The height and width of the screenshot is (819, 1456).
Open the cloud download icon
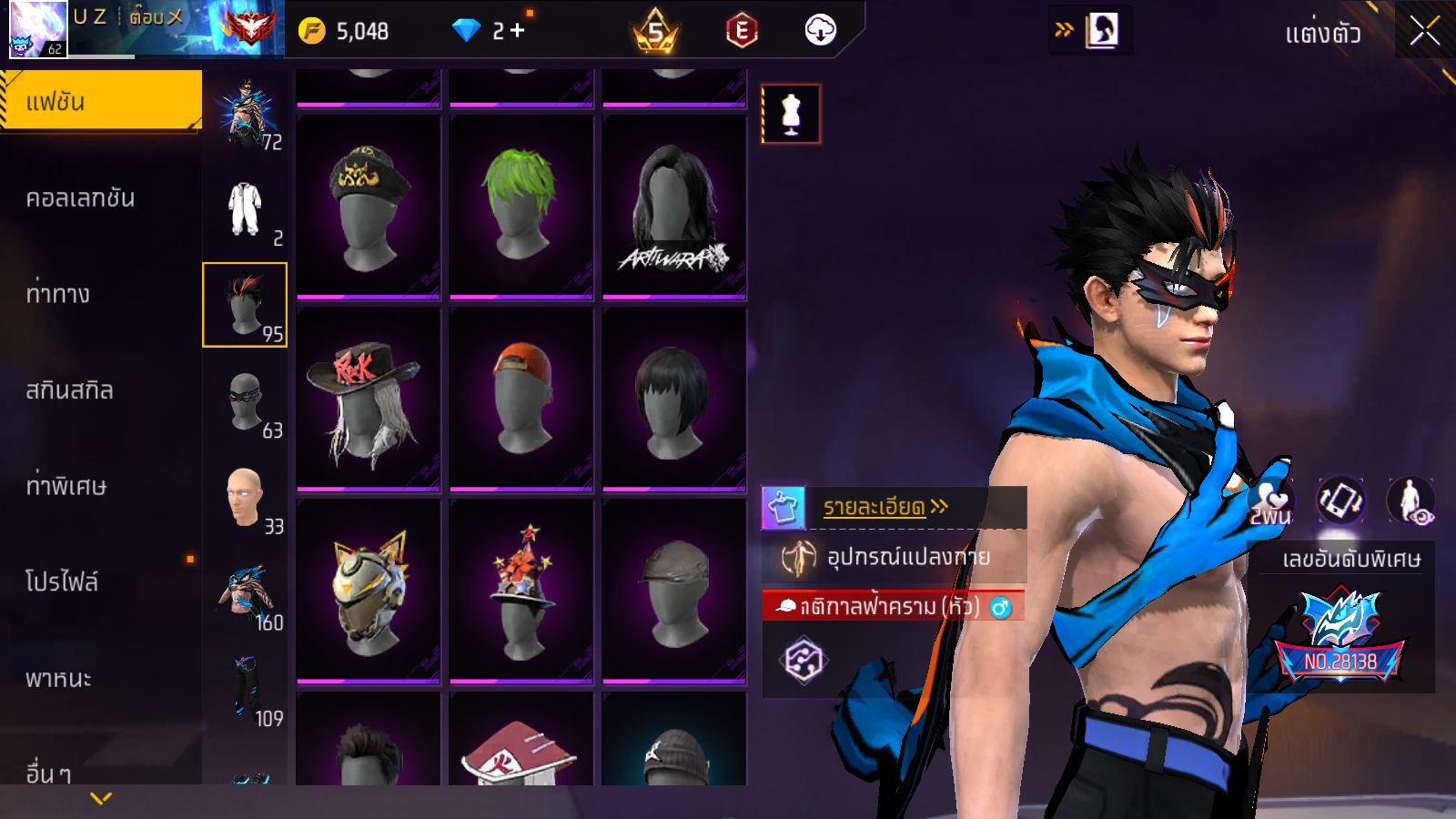[x=820, y=31]
